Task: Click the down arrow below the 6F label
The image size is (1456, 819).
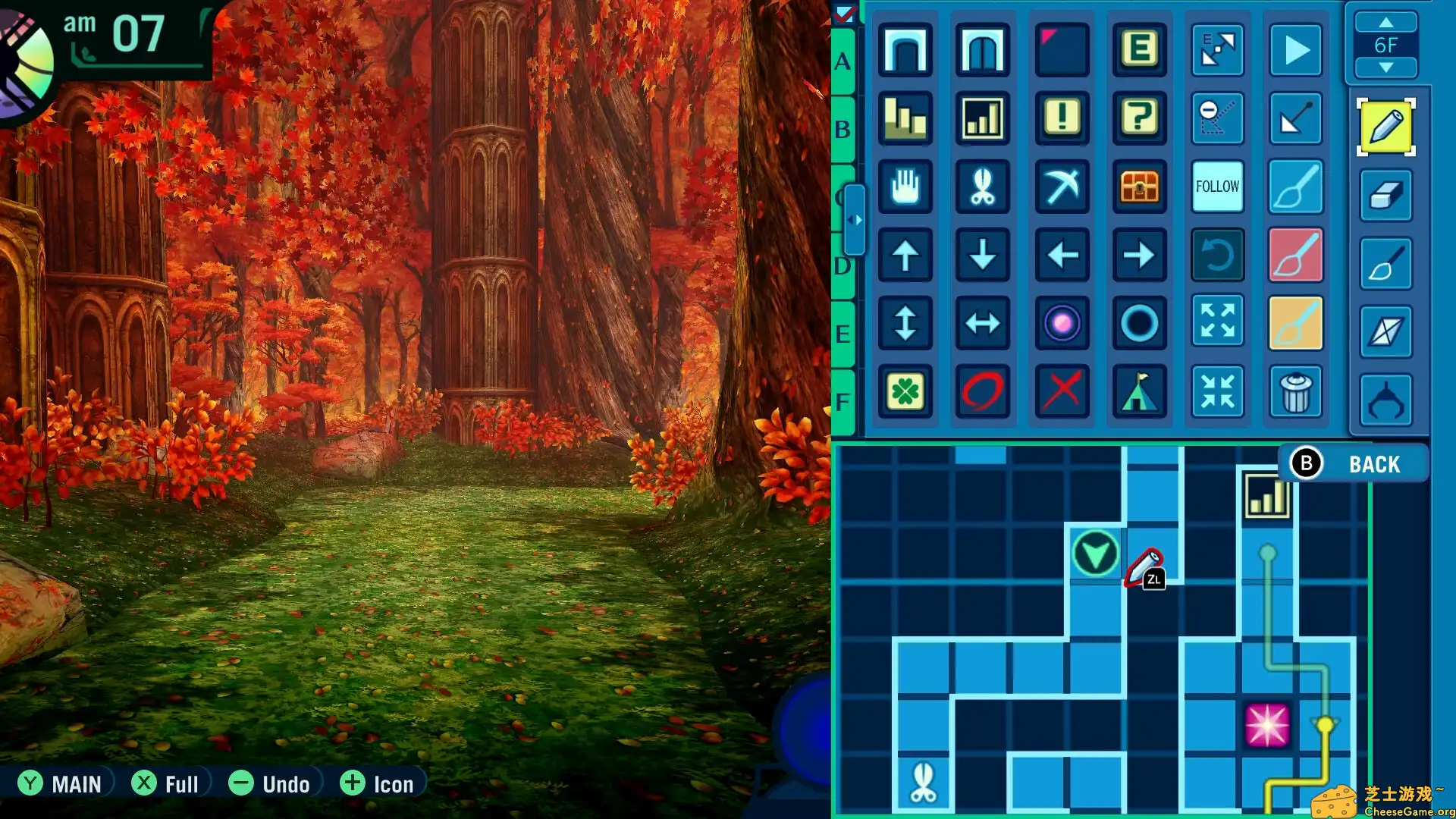Action: 1387,68
